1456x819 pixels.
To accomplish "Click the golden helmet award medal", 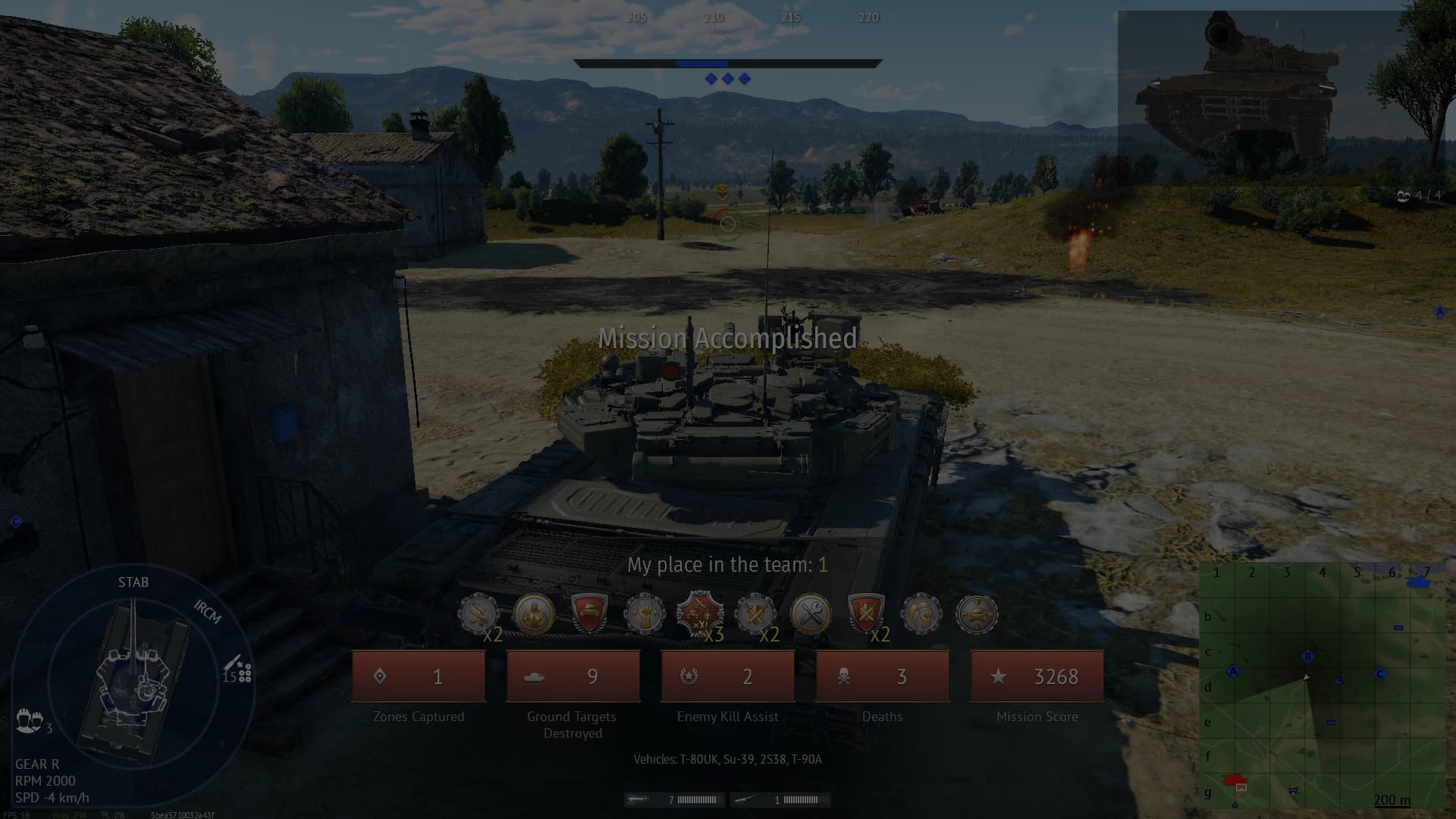I will [x=920, y=614].
